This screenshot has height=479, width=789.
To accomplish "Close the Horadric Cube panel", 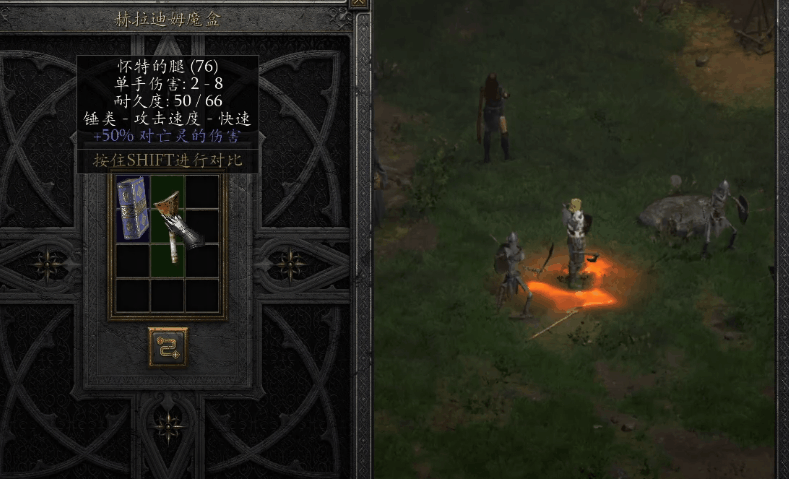I will [x=359, y=4].
